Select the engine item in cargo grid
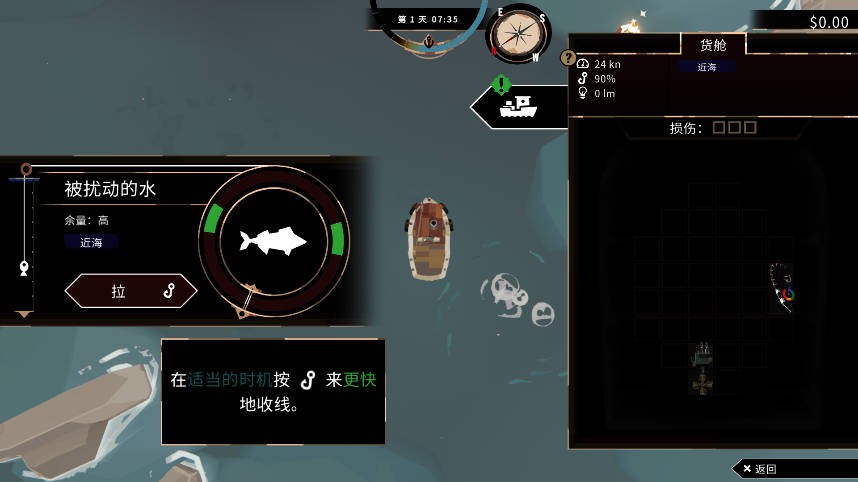 click(x=703, y=367)
